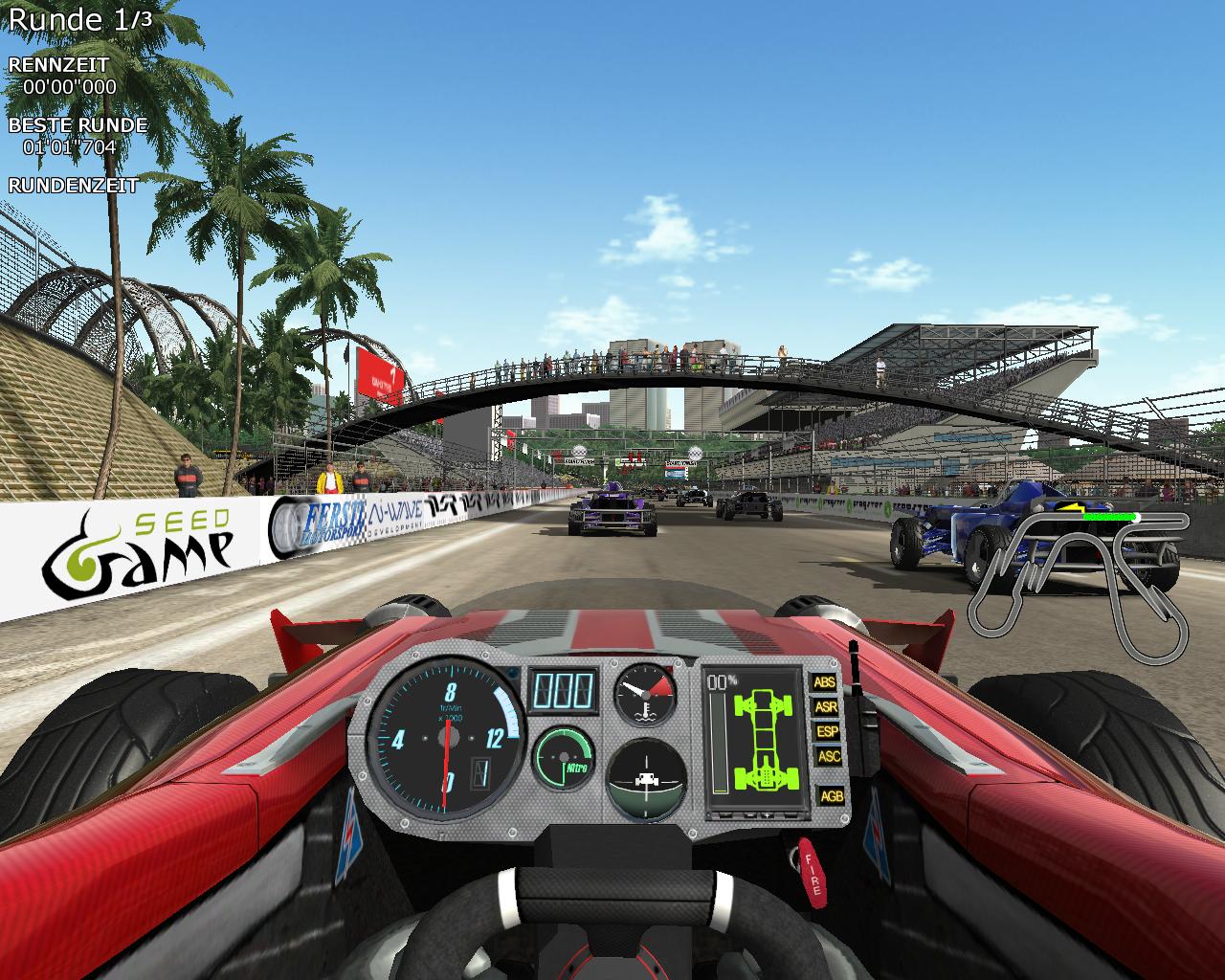The image size is (1225, 980).
Task: Select the AGB indicator on the dashboard
Action: 831,795
